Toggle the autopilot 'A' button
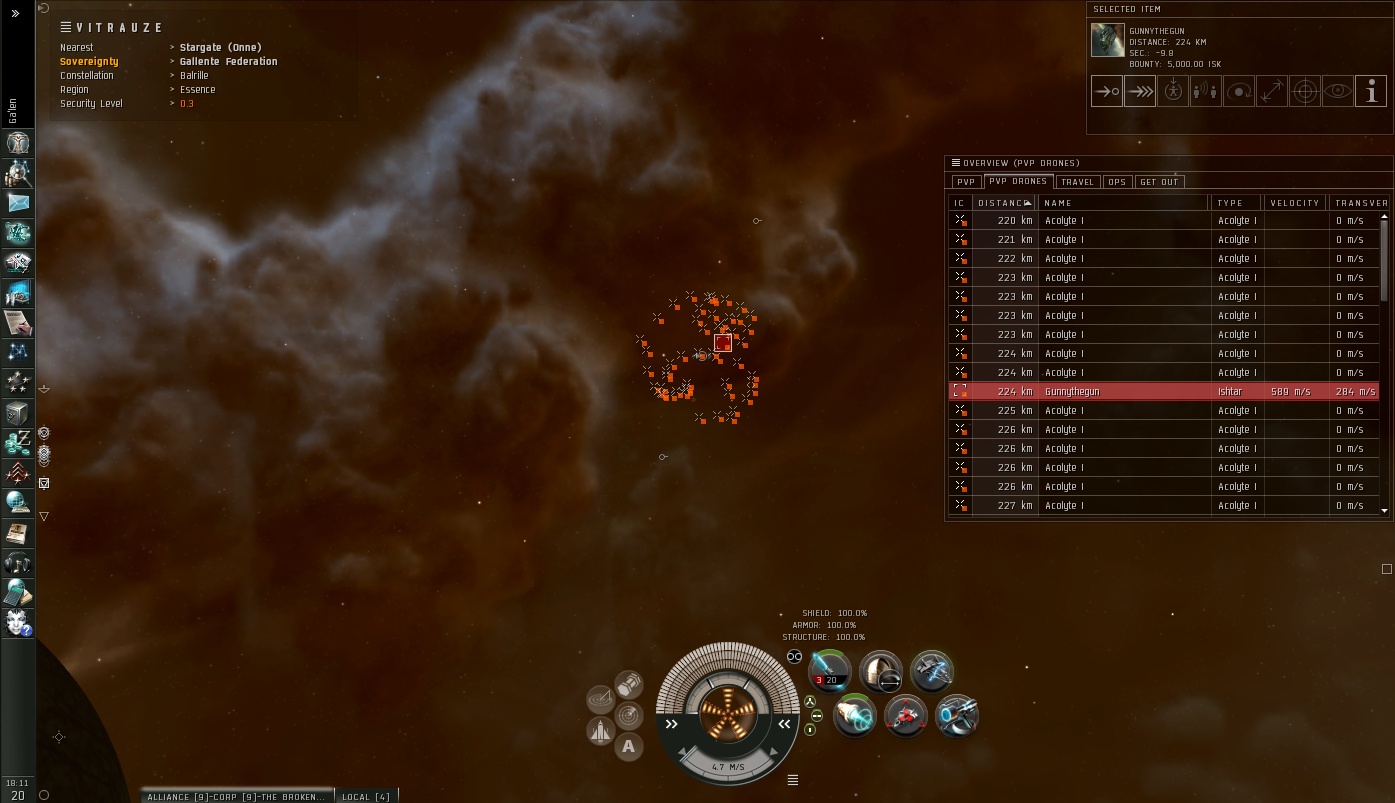This screenshot has height=803, width=1395. tap(628, 745)
